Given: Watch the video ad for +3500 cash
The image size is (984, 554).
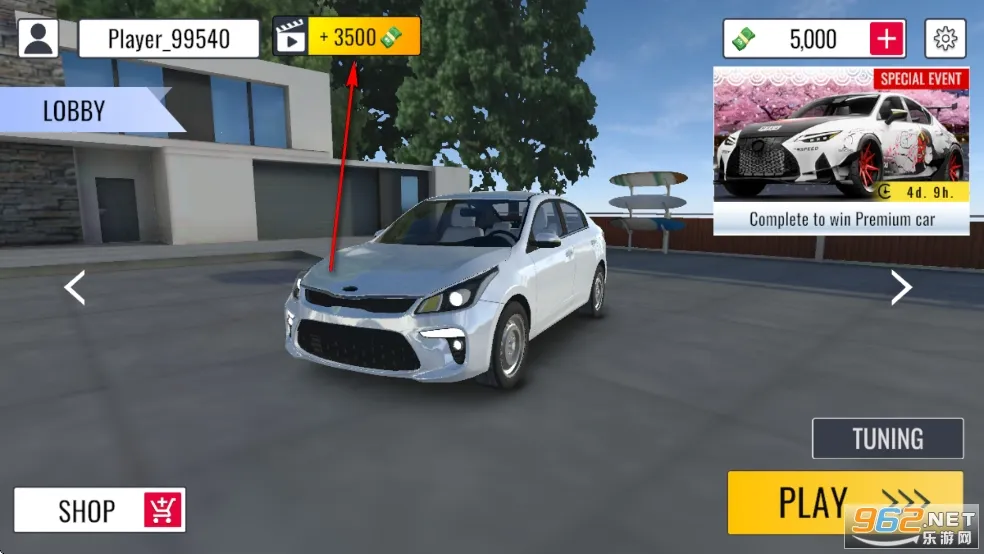Looking at the screenshot, I should [x=347, y=38].
